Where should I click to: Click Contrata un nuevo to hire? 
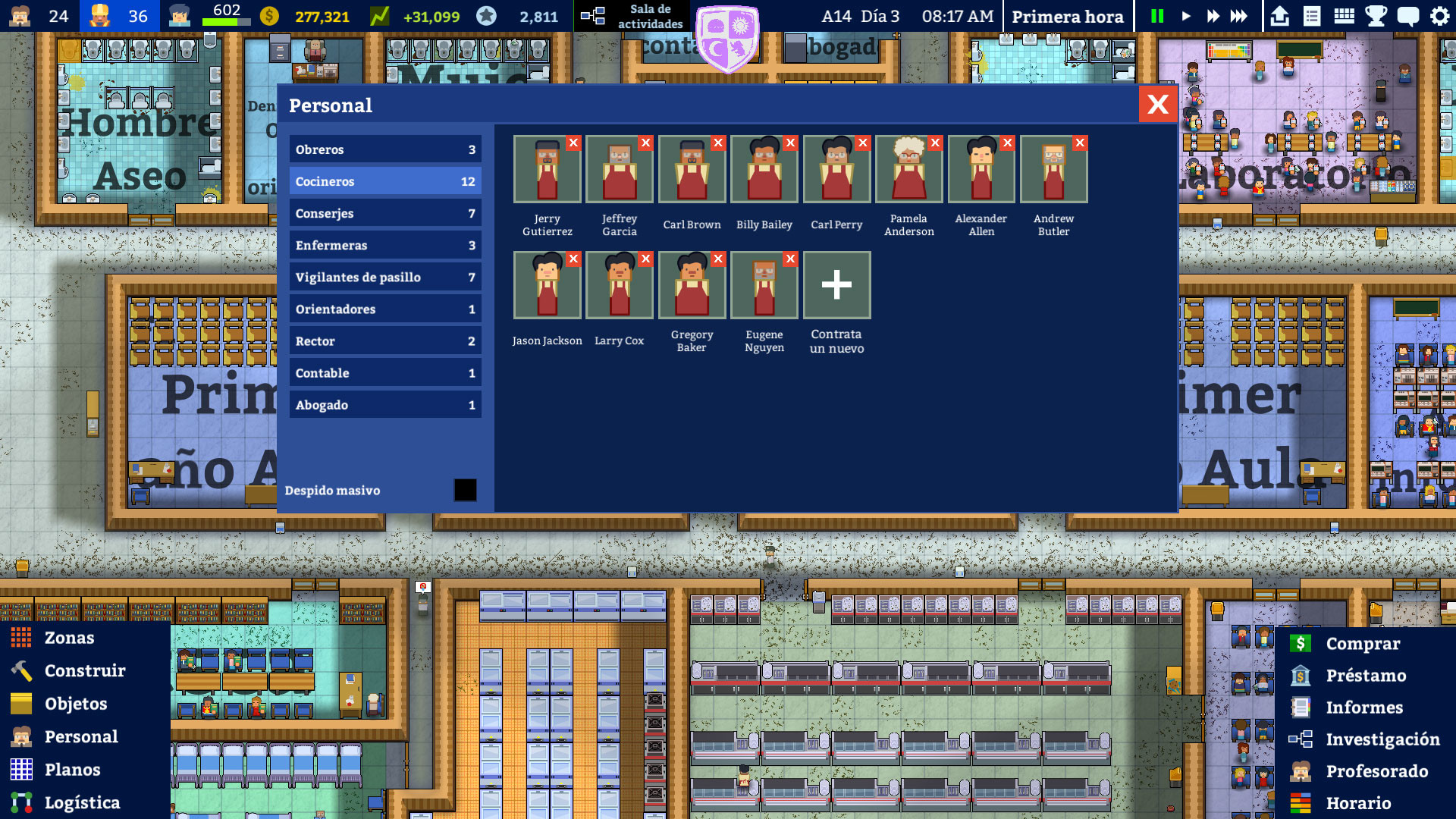(x=836, y=285)
